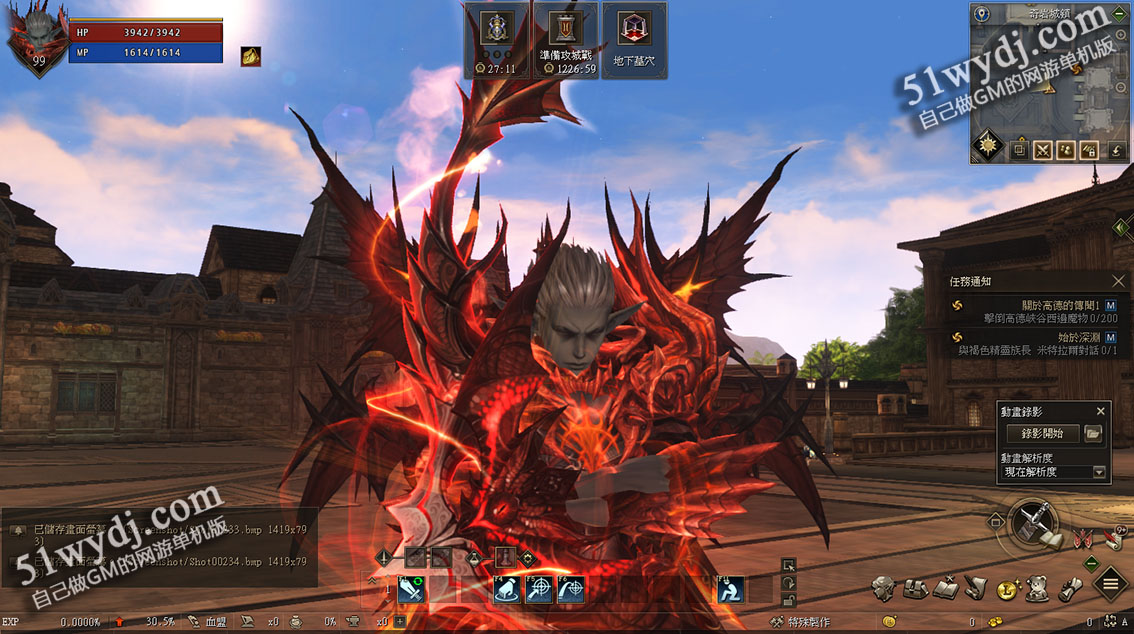Open the teddy bear icon menu
Viewport: 1134px width, 634px height.
click(x=1040, y=588)
